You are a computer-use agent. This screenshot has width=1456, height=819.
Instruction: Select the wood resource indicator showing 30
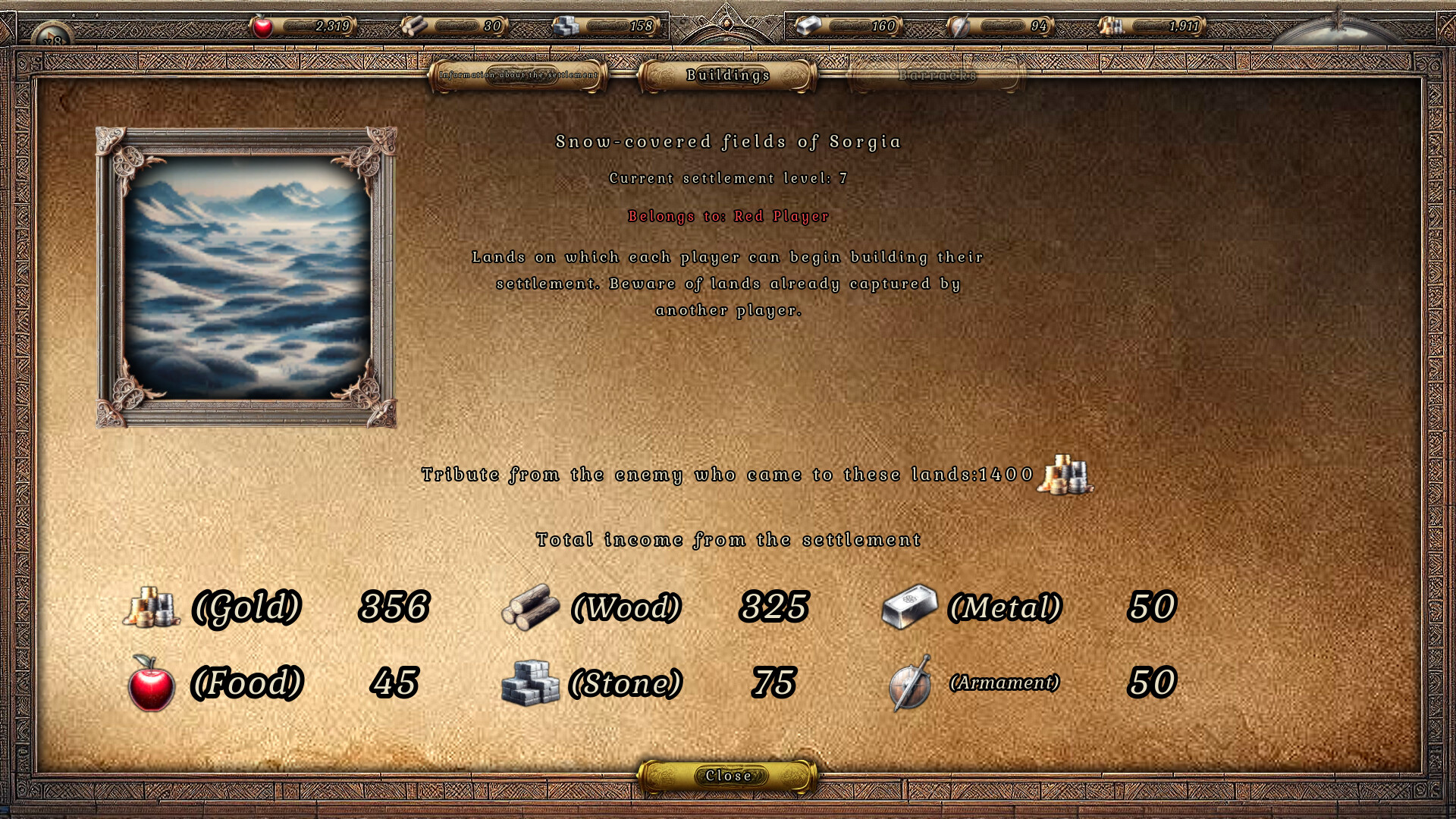click(463, 25)
